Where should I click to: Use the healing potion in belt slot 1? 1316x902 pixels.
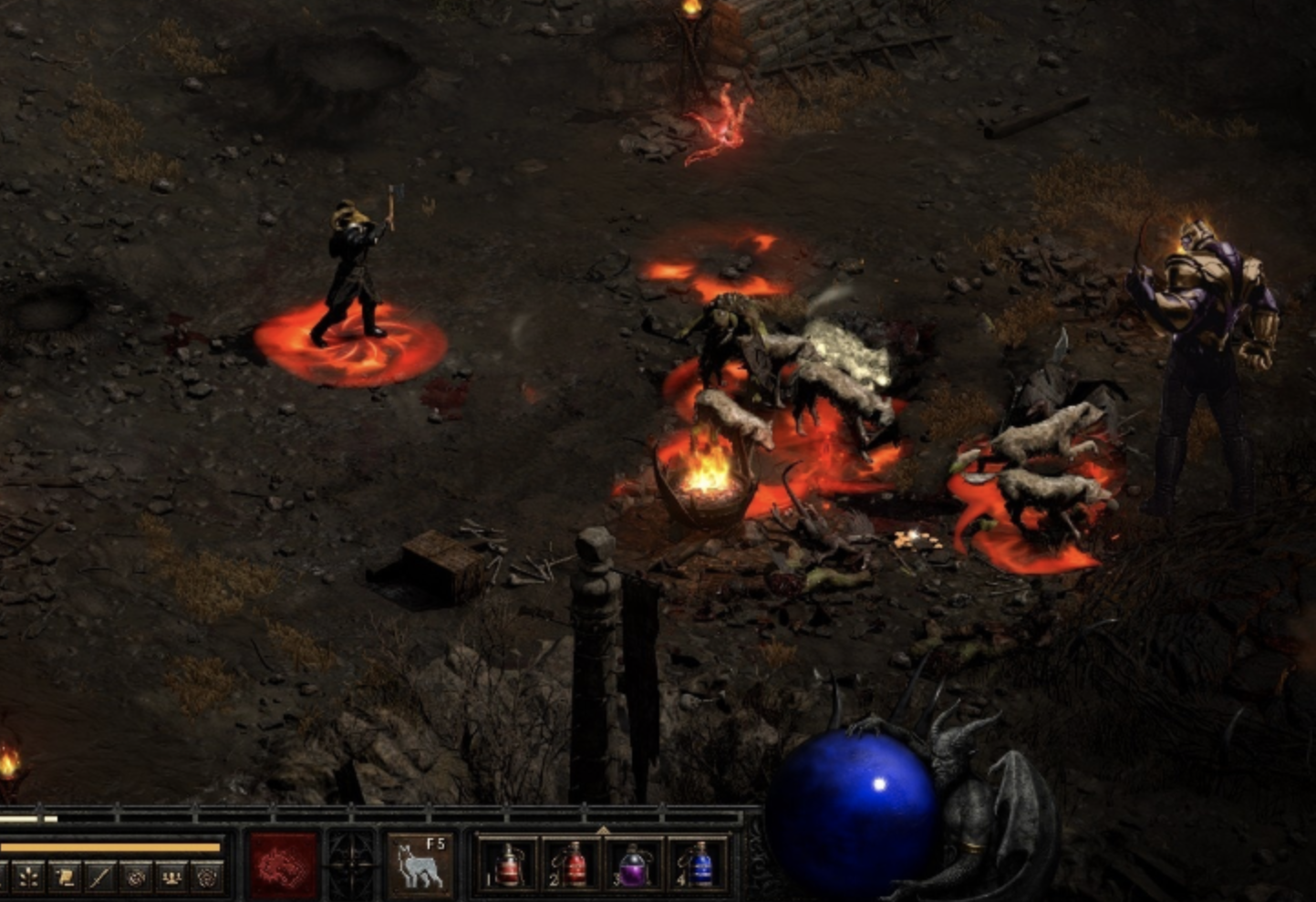[508, 865]
